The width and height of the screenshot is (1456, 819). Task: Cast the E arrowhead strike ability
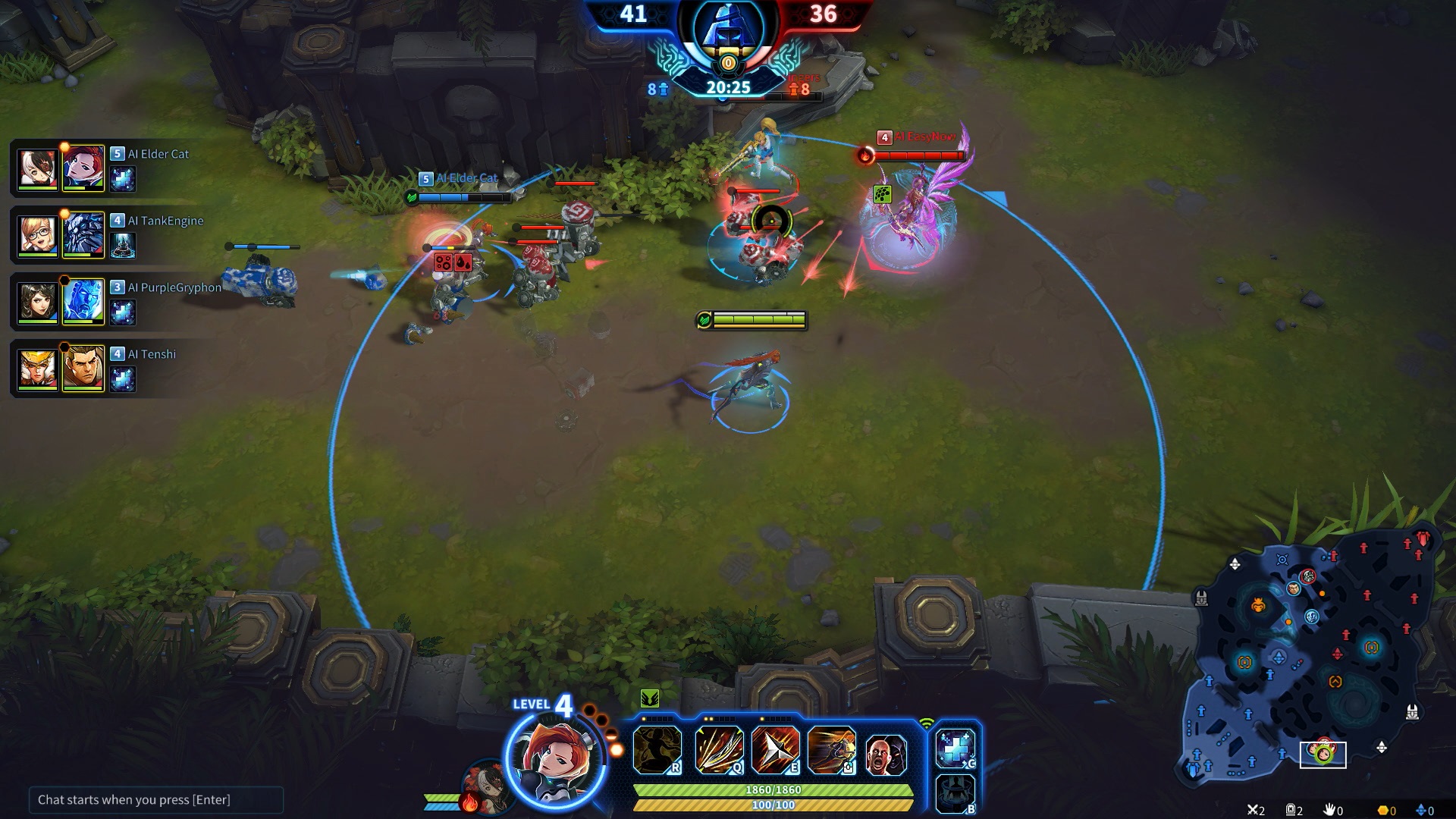775,749
